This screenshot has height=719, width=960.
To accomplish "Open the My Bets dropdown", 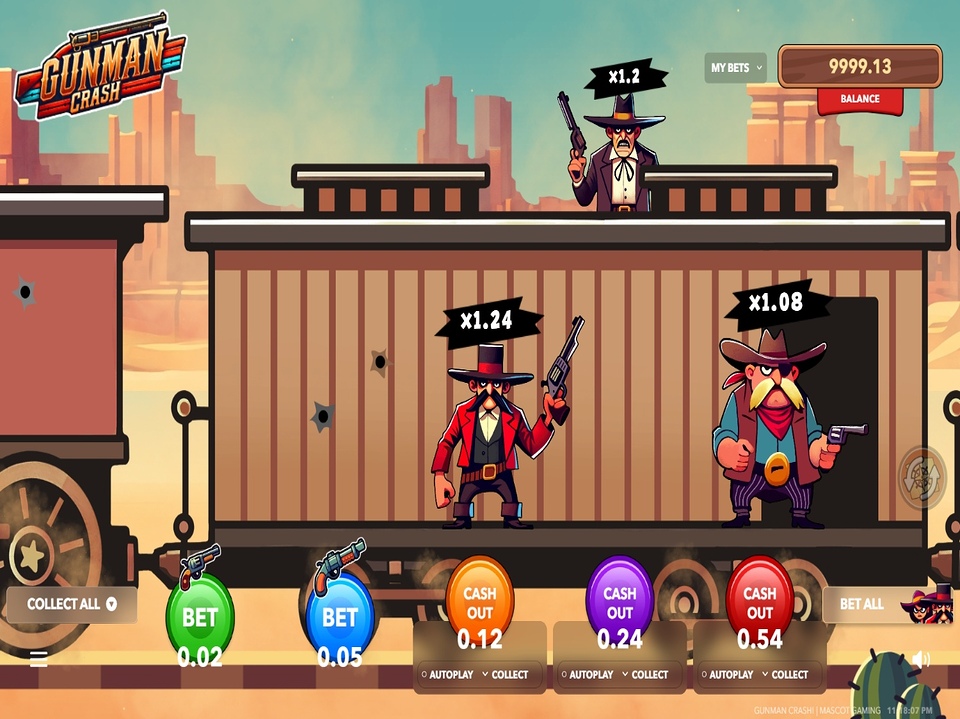I will [735, 68].
